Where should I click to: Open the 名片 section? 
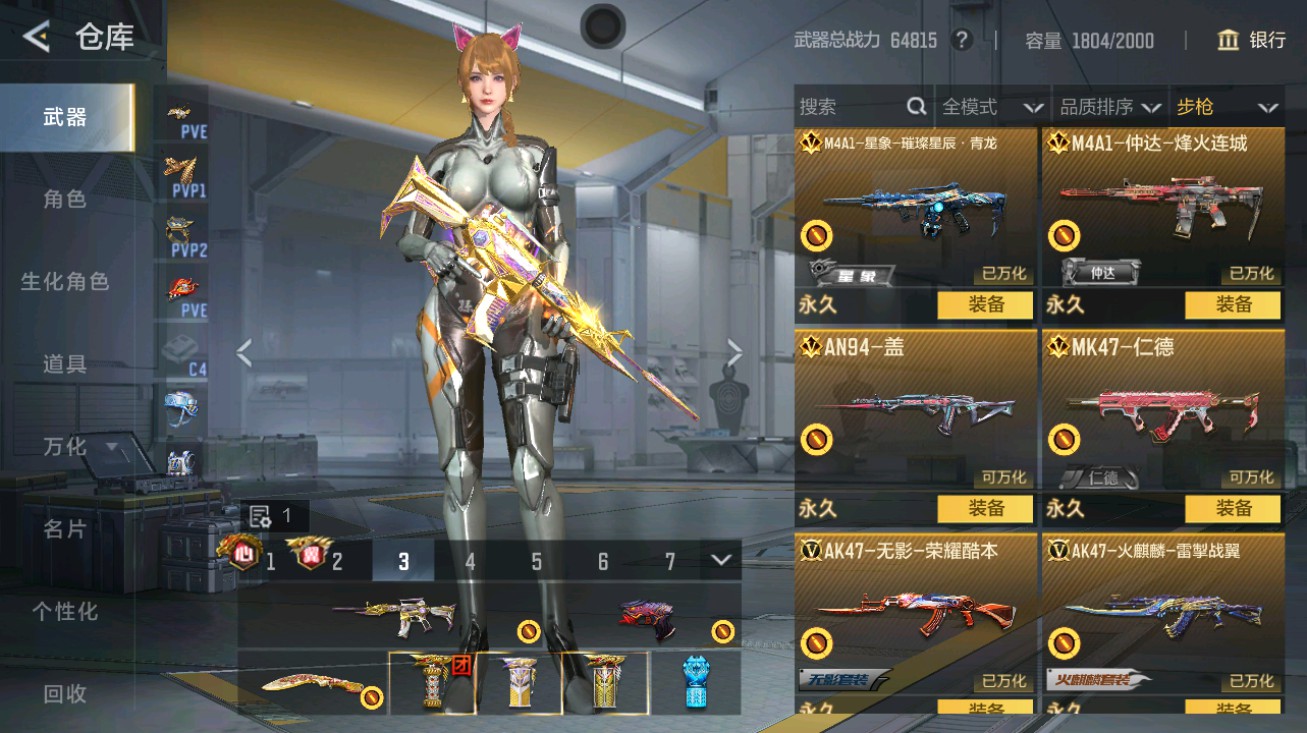65,529
